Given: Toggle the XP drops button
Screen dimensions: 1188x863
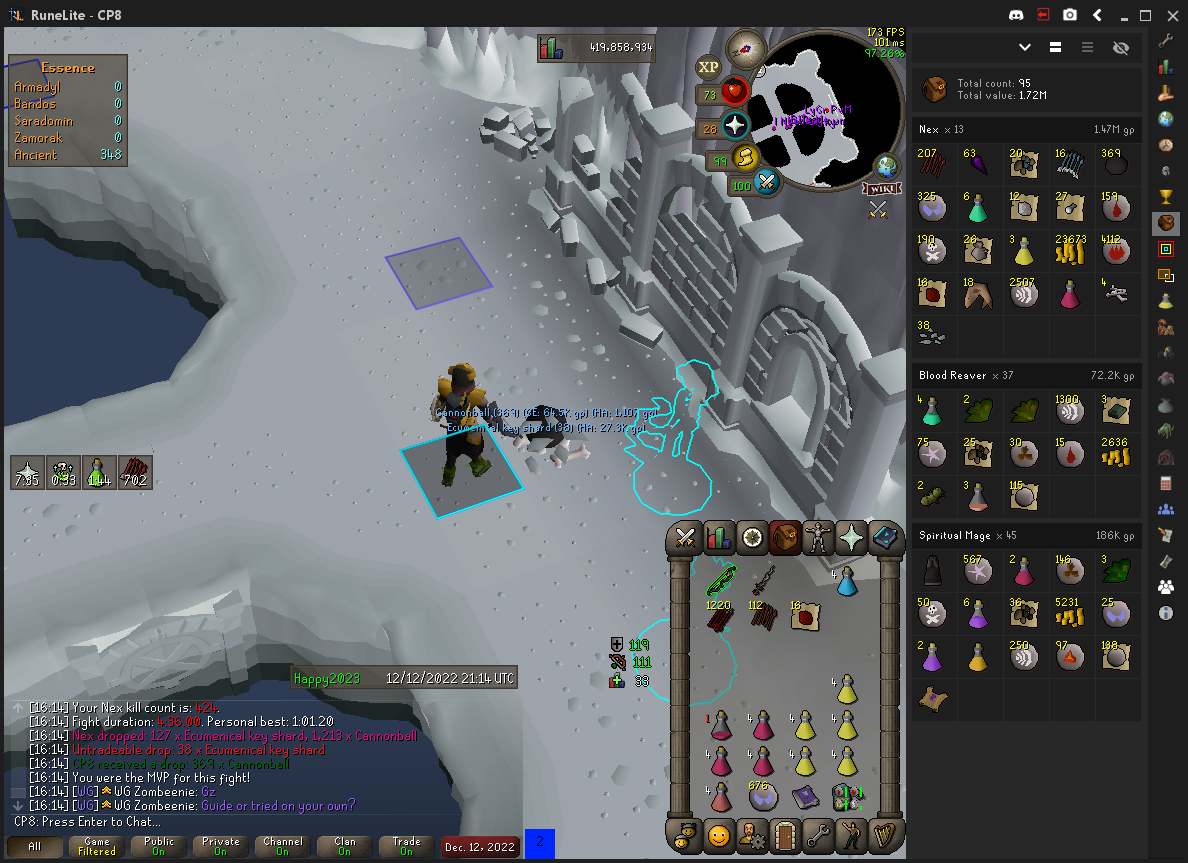Looking at the screenshot, I should point(709,67).
